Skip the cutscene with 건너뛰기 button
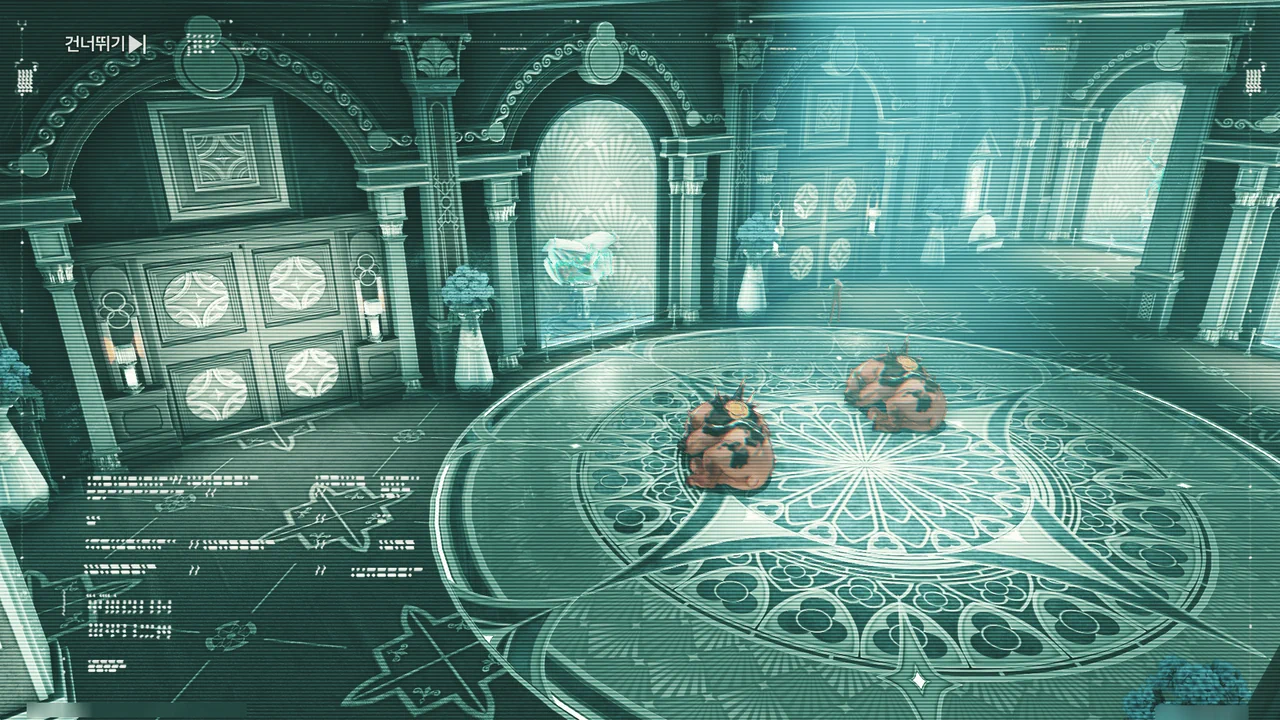Image resolution: width=1280 pixels, height=720 pixels. (x=105, y=44)
